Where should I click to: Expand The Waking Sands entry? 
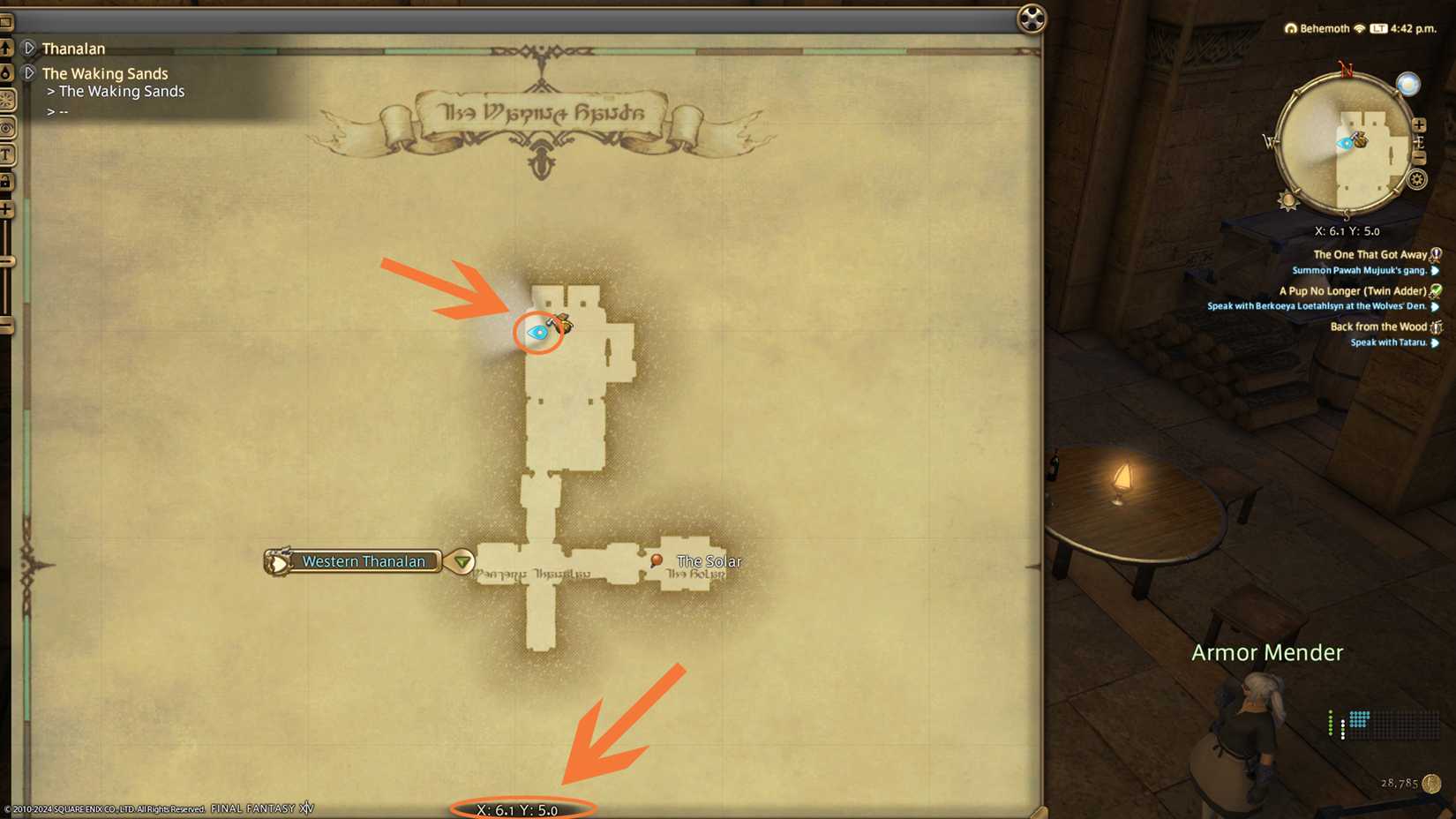tap(29, 73)
